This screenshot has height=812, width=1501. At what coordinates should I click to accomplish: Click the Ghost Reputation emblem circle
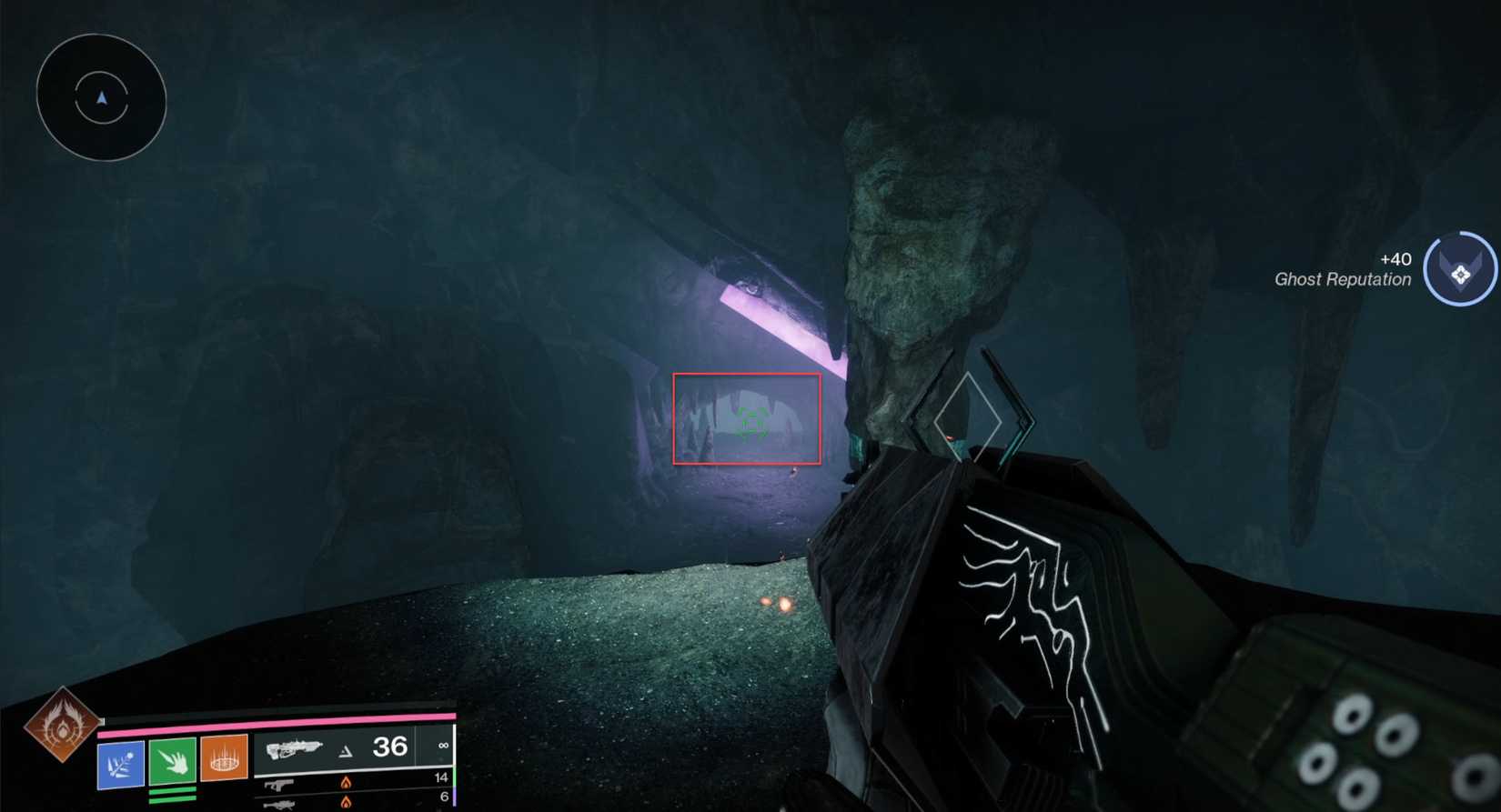point(1459,268)
